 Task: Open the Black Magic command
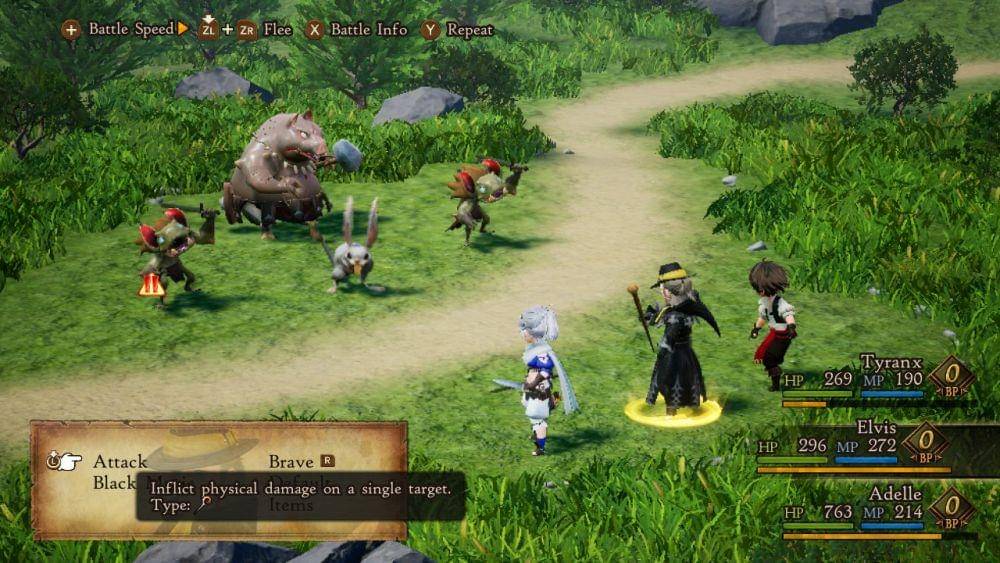click(114, 483)
